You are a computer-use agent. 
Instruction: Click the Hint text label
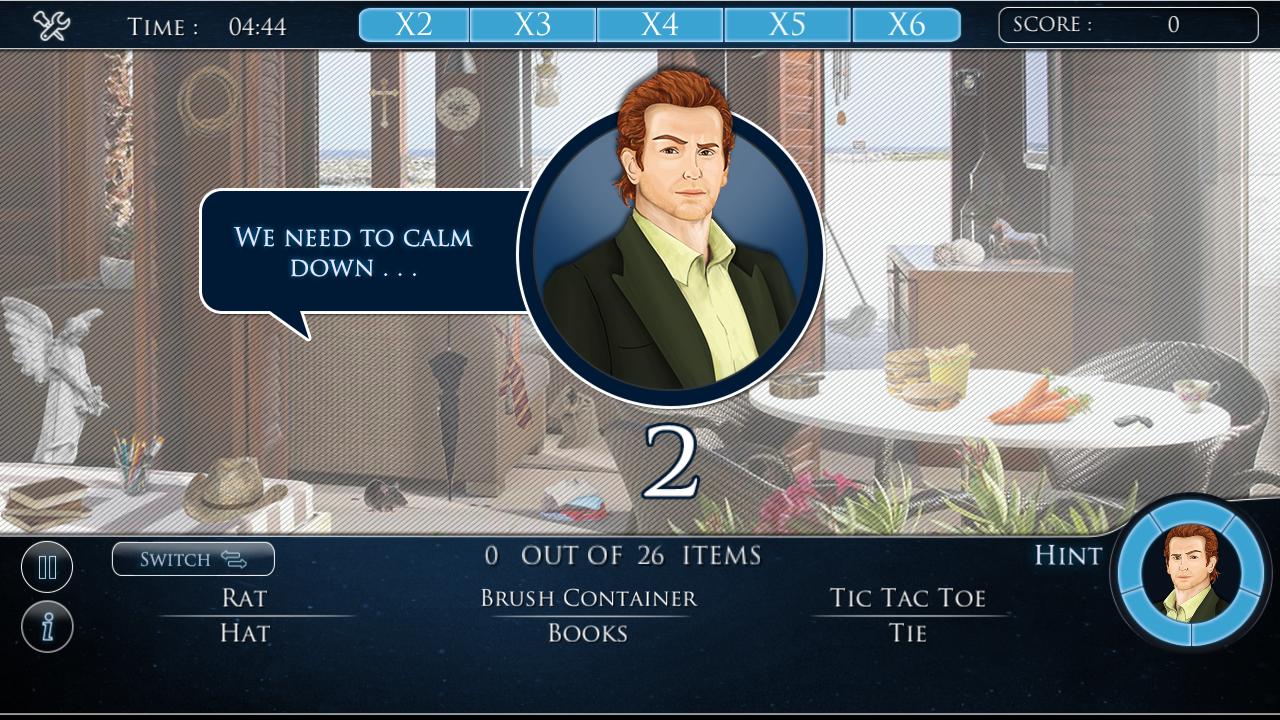(1066, 557)
